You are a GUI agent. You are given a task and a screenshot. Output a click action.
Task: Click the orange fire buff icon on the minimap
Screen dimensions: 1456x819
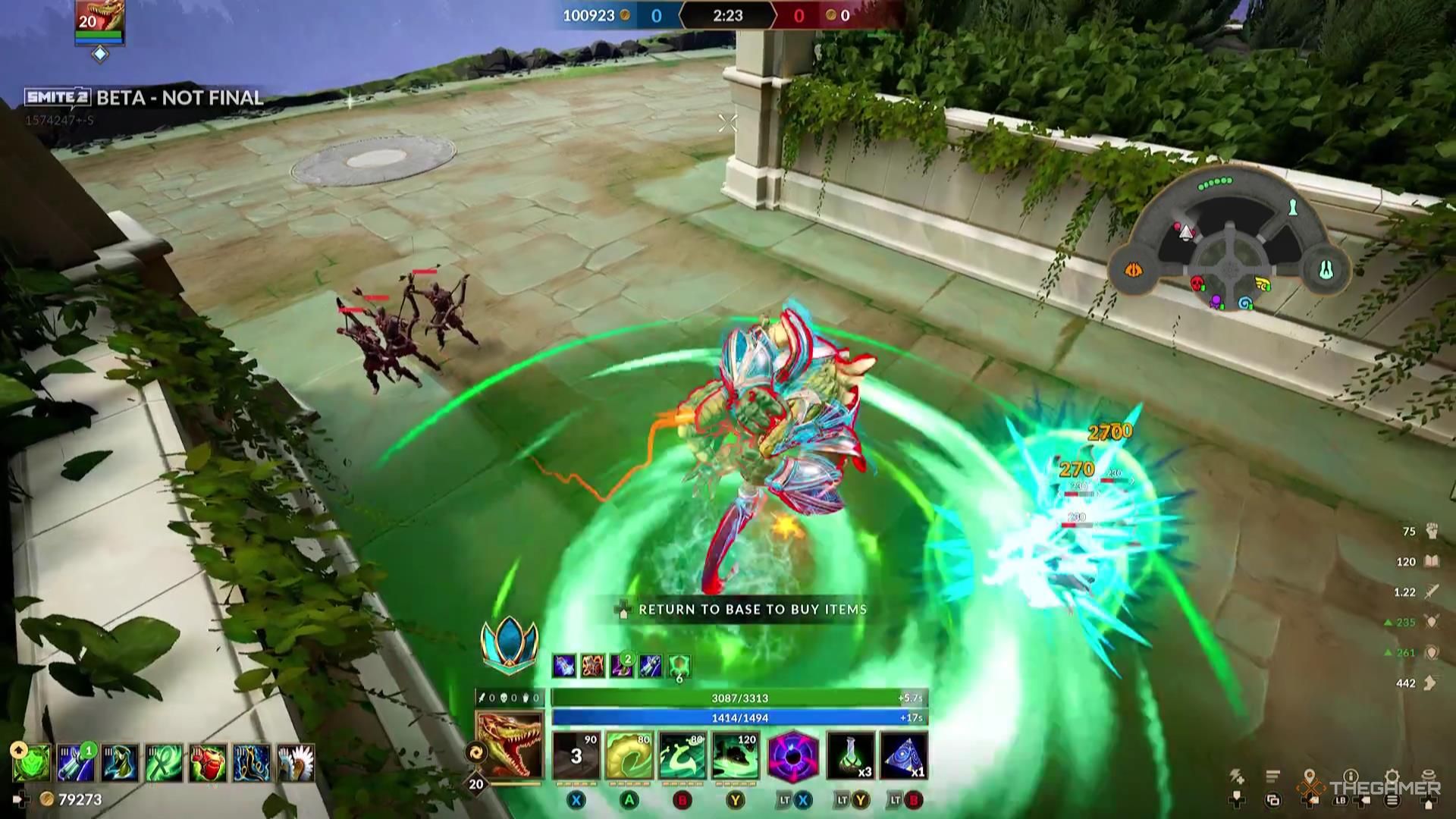click(1134, 270)
